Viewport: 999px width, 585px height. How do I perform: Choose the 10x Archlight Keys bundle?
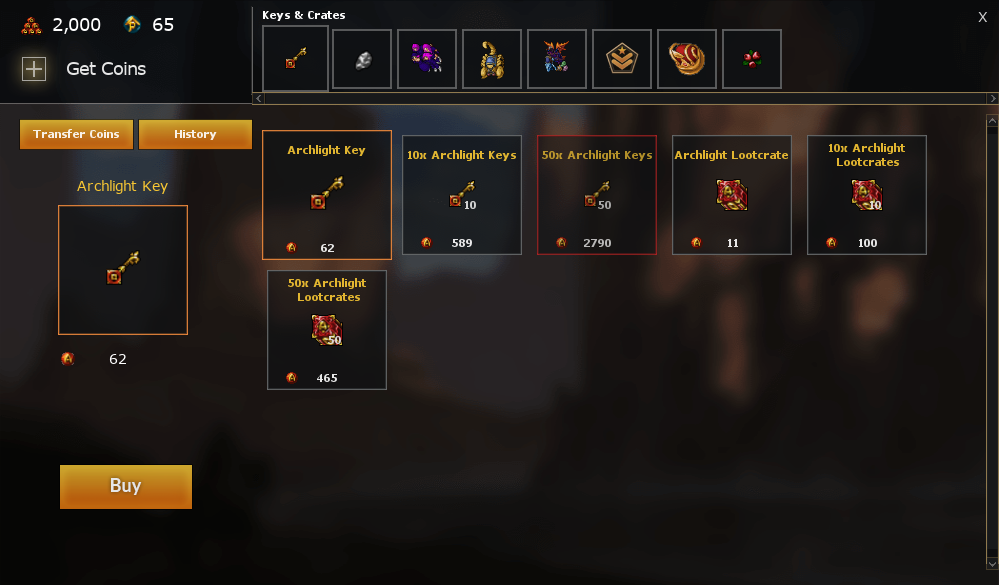(x=462, y=194)
